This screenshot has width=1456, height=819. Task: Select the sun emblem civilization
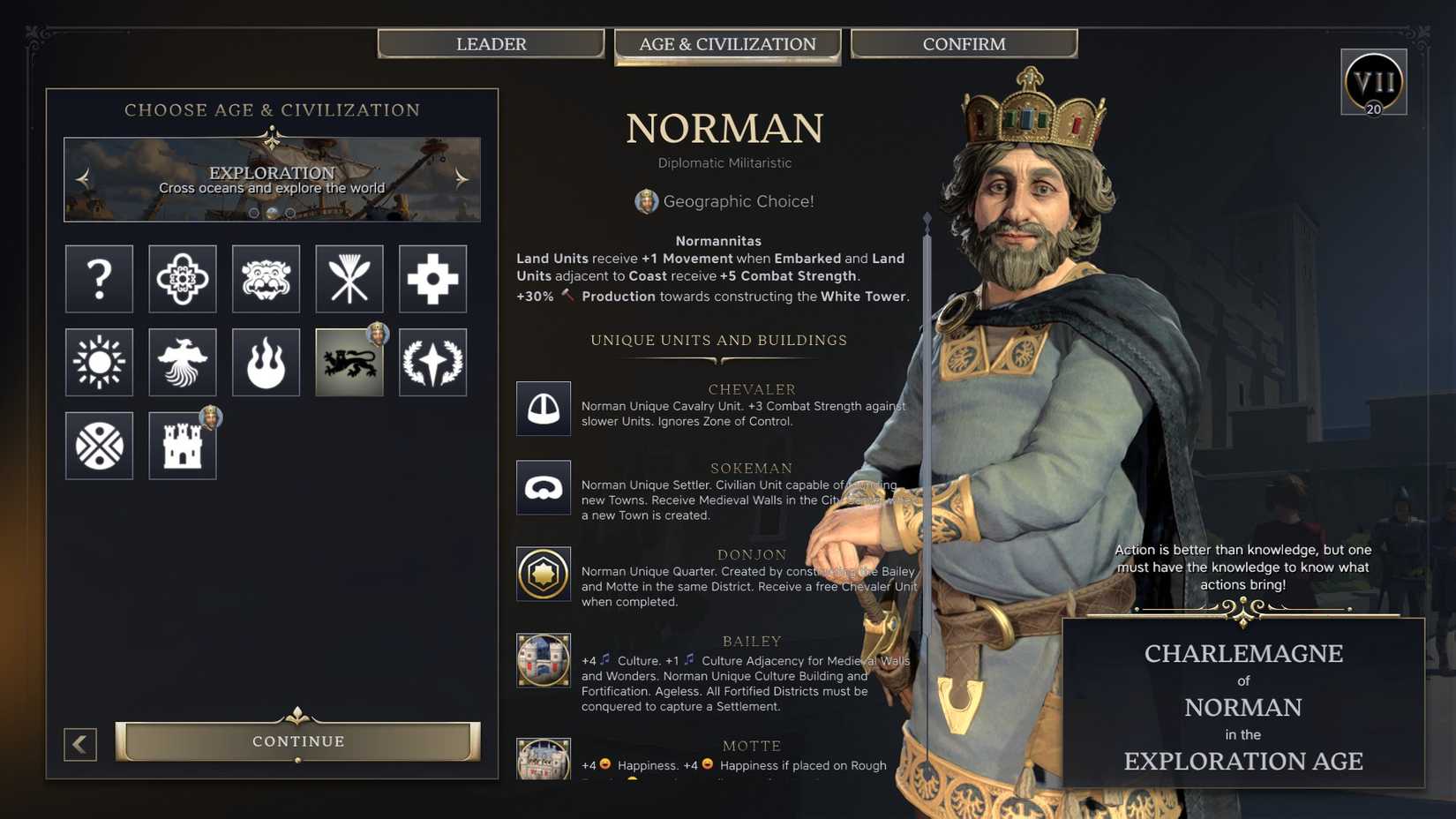[x=99, y=362]
